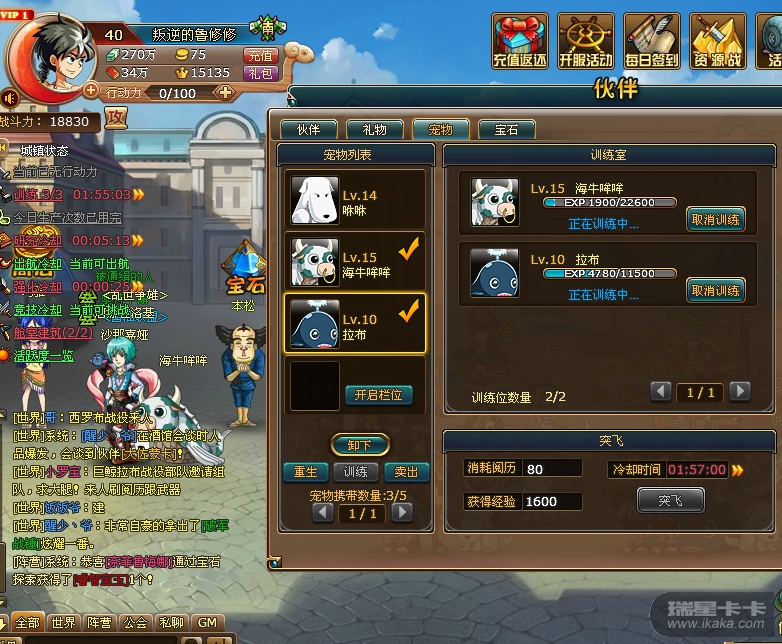Click the 训练 button
The height and width of the screenshot is (644, 782).
coord(355,472)
